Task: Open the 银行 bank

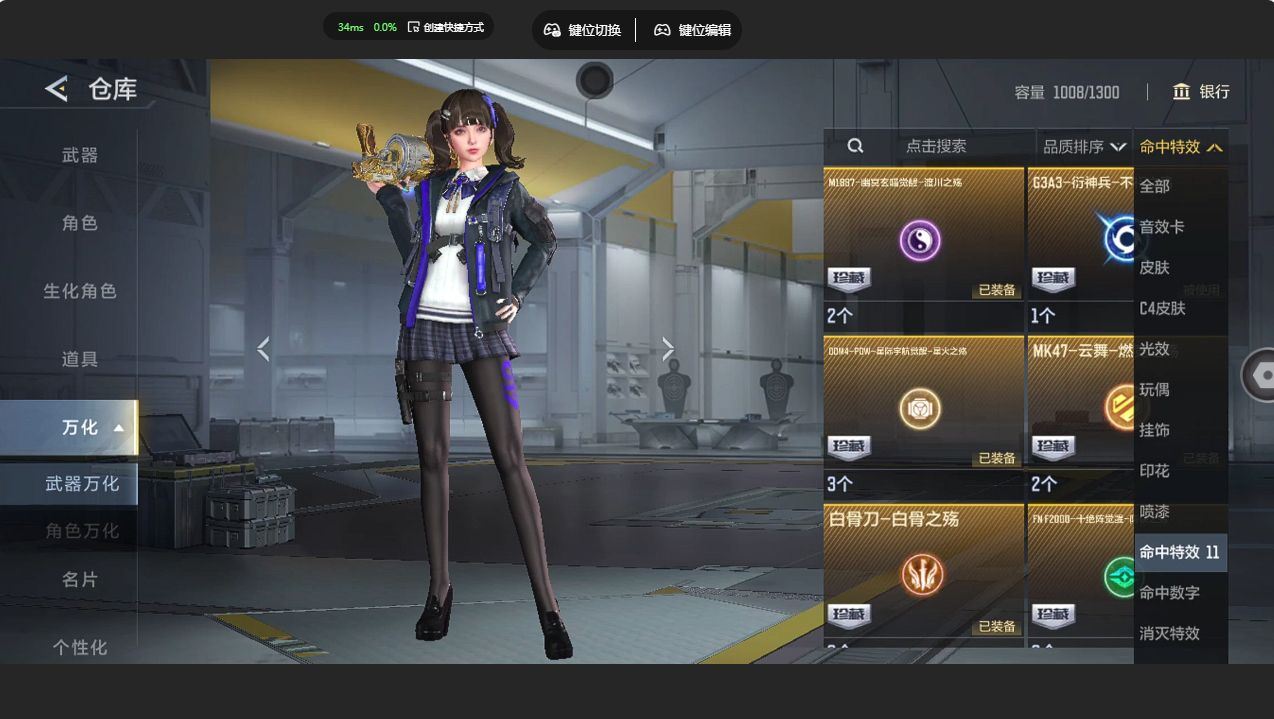Action: (x=1201, y=92)
